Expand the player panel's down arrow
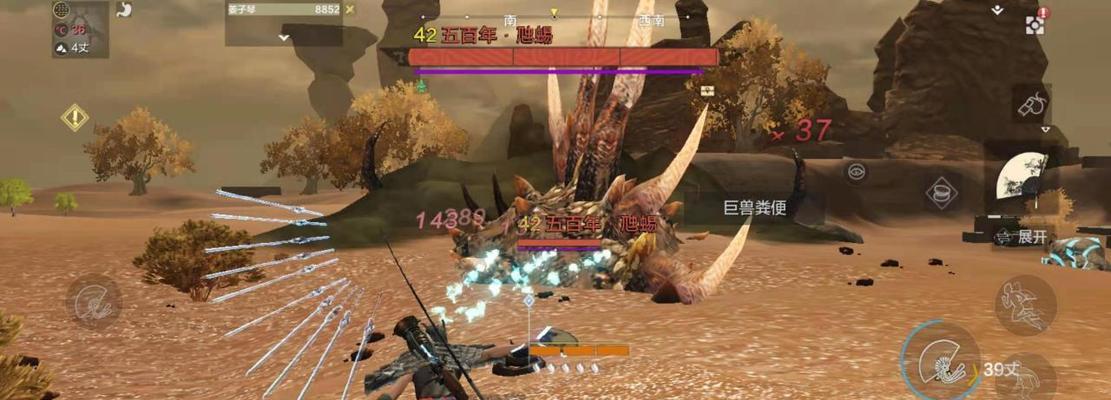The image size is (1111, 400). pos(284,37)
